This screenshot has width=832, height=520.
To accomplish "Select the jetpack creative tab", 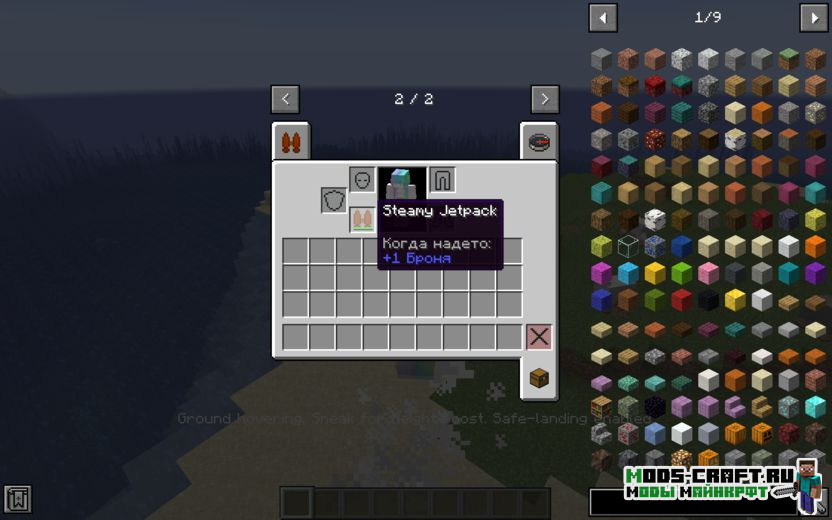I will [x=291, y=142].
